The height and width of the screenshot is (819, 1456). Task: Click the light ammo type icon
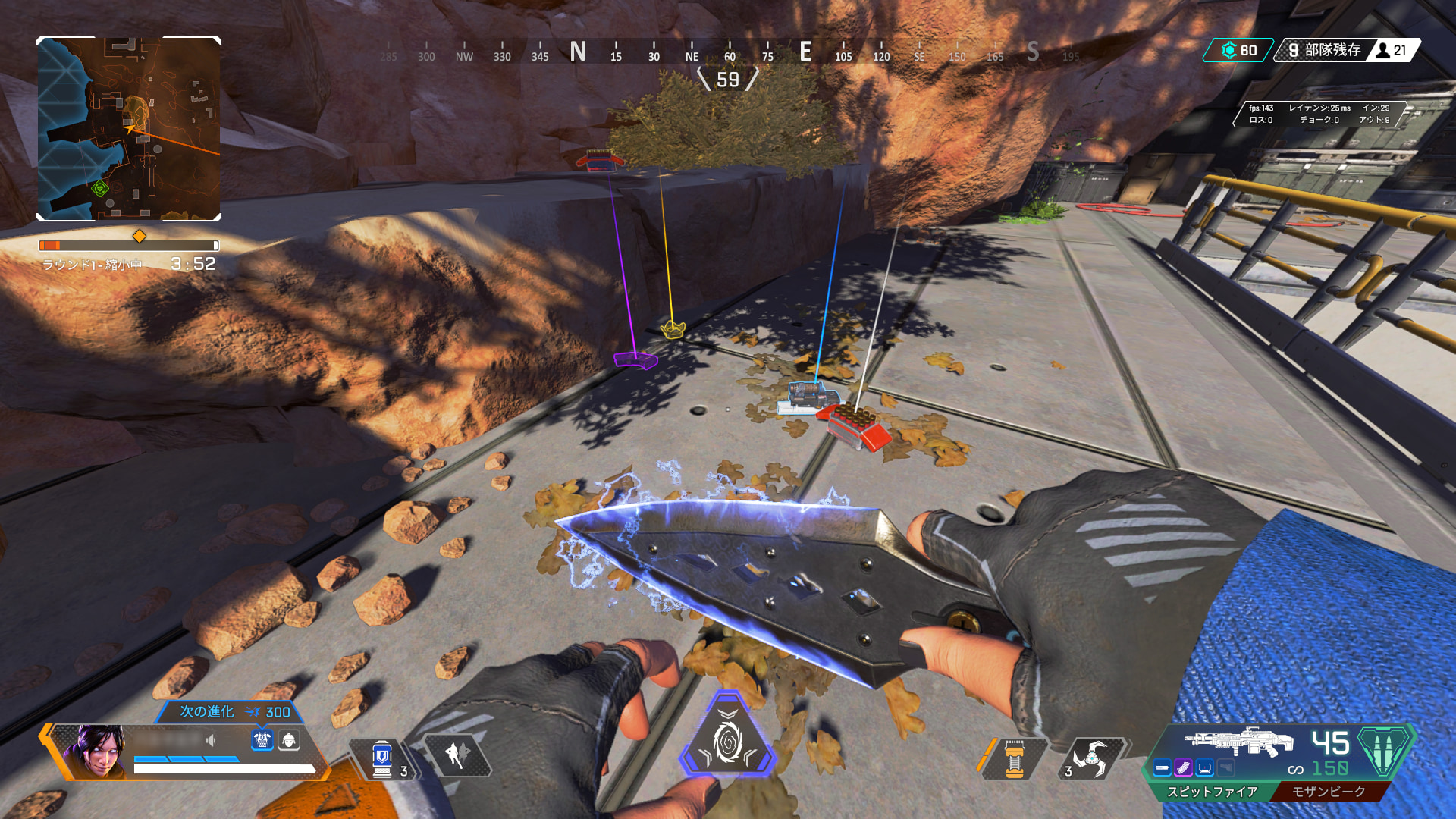[x=1385, y=749]
